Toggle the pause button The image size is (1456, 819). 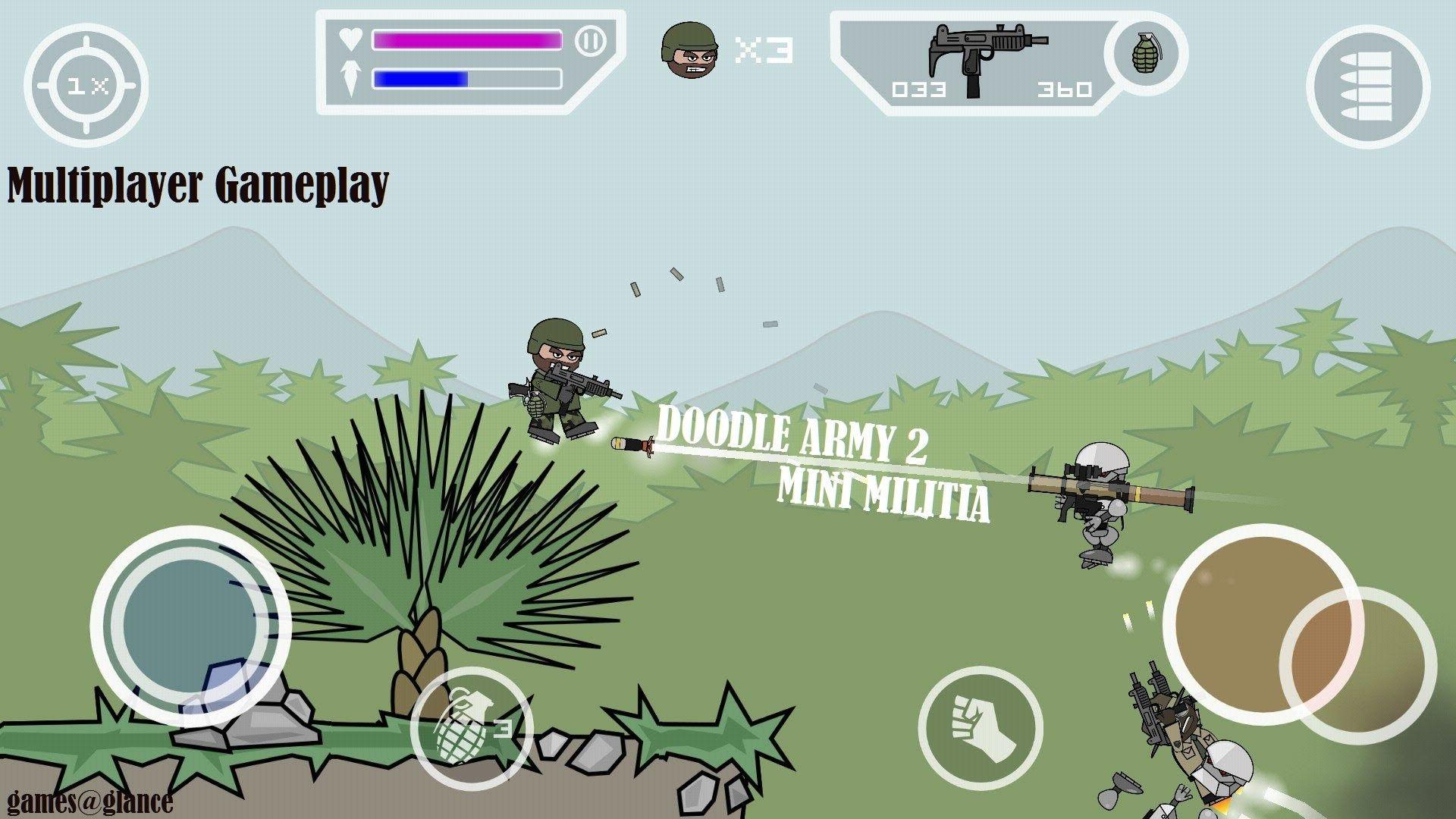click(x=591, y=42)
